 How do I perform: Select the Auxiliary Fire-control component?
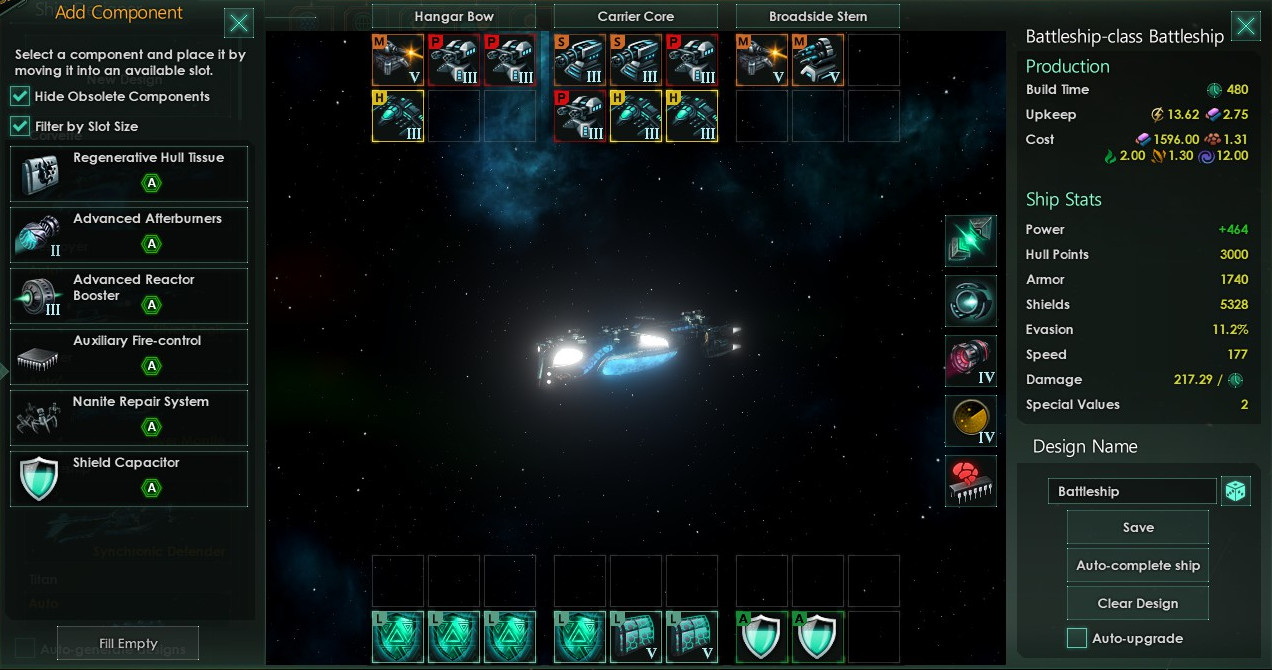(129, 356)
